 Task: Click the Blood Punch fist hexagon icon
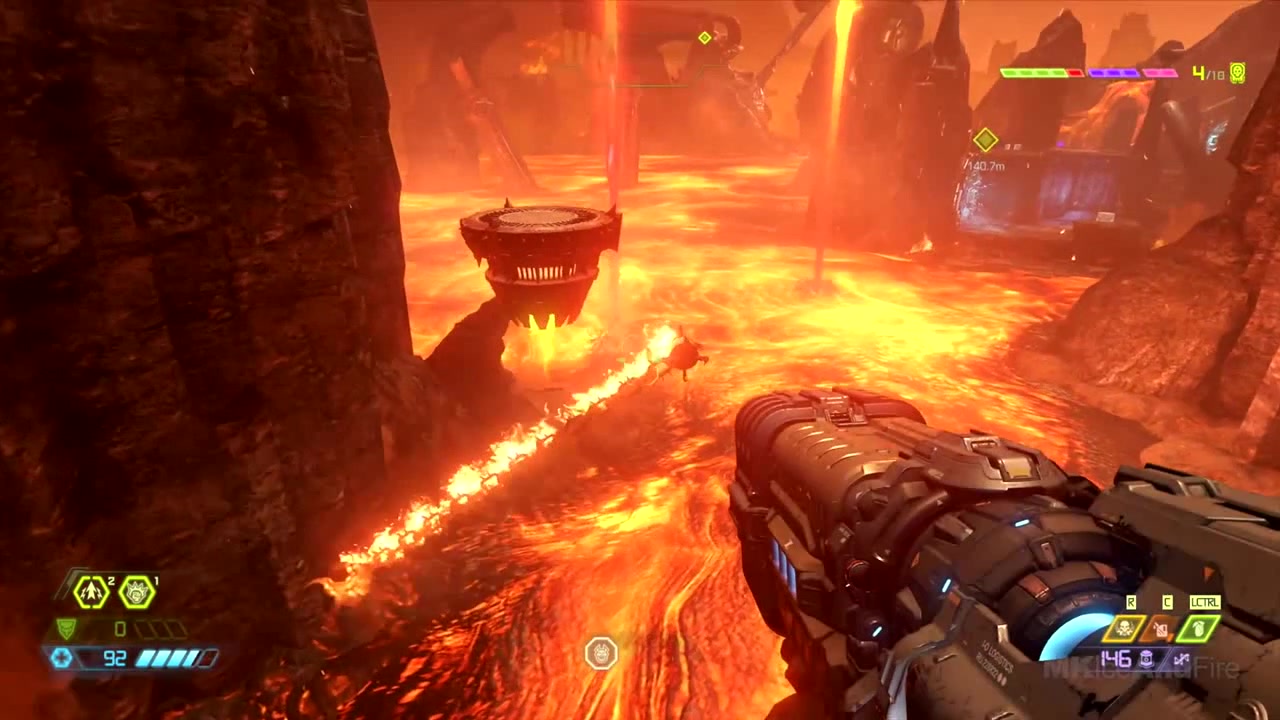(x=137, y=592)
